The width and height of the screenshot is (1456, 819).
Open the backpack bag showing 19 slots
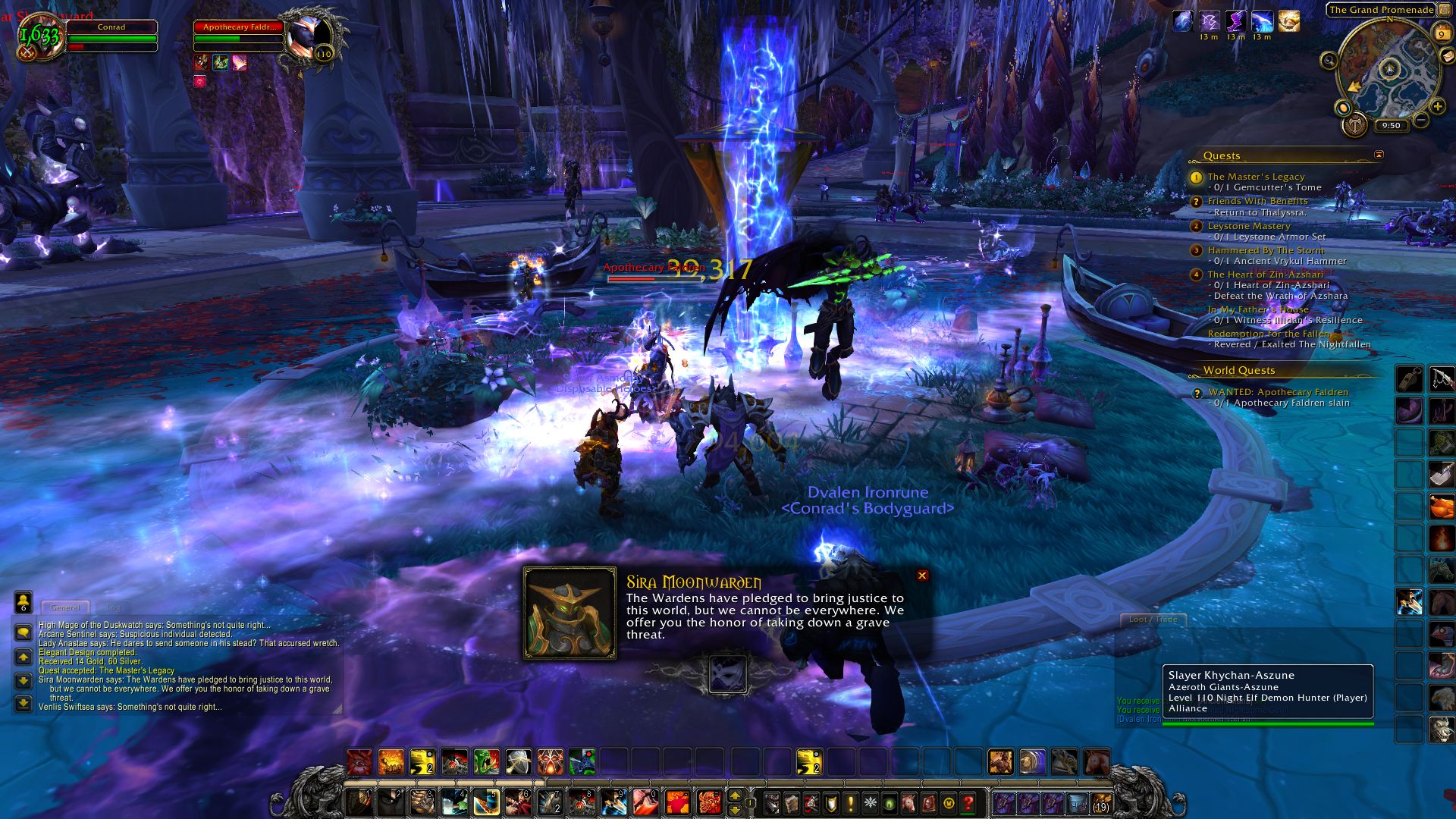(1100, 802)
